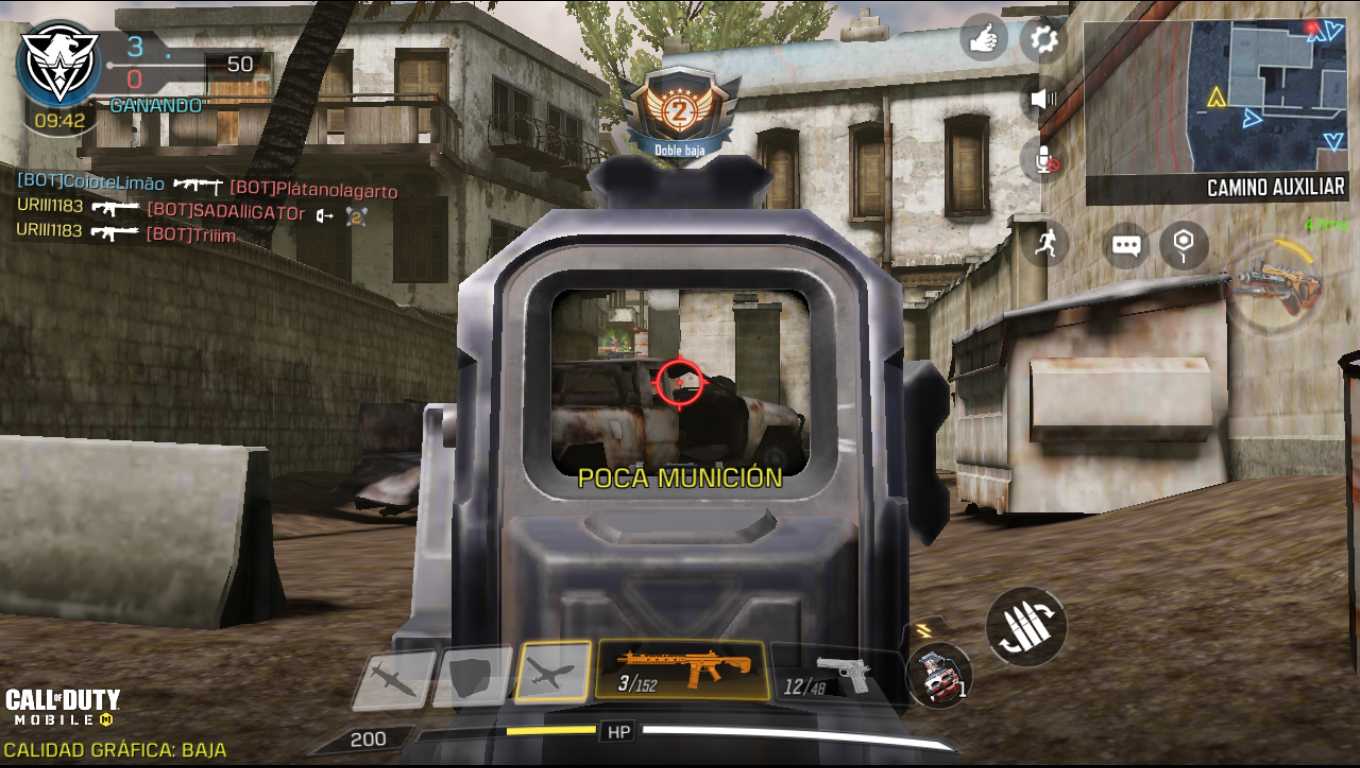Select the hexagon ping marker button
Image resolution: width=1360 pixels, height=768 pixels.
point(1184,245)
